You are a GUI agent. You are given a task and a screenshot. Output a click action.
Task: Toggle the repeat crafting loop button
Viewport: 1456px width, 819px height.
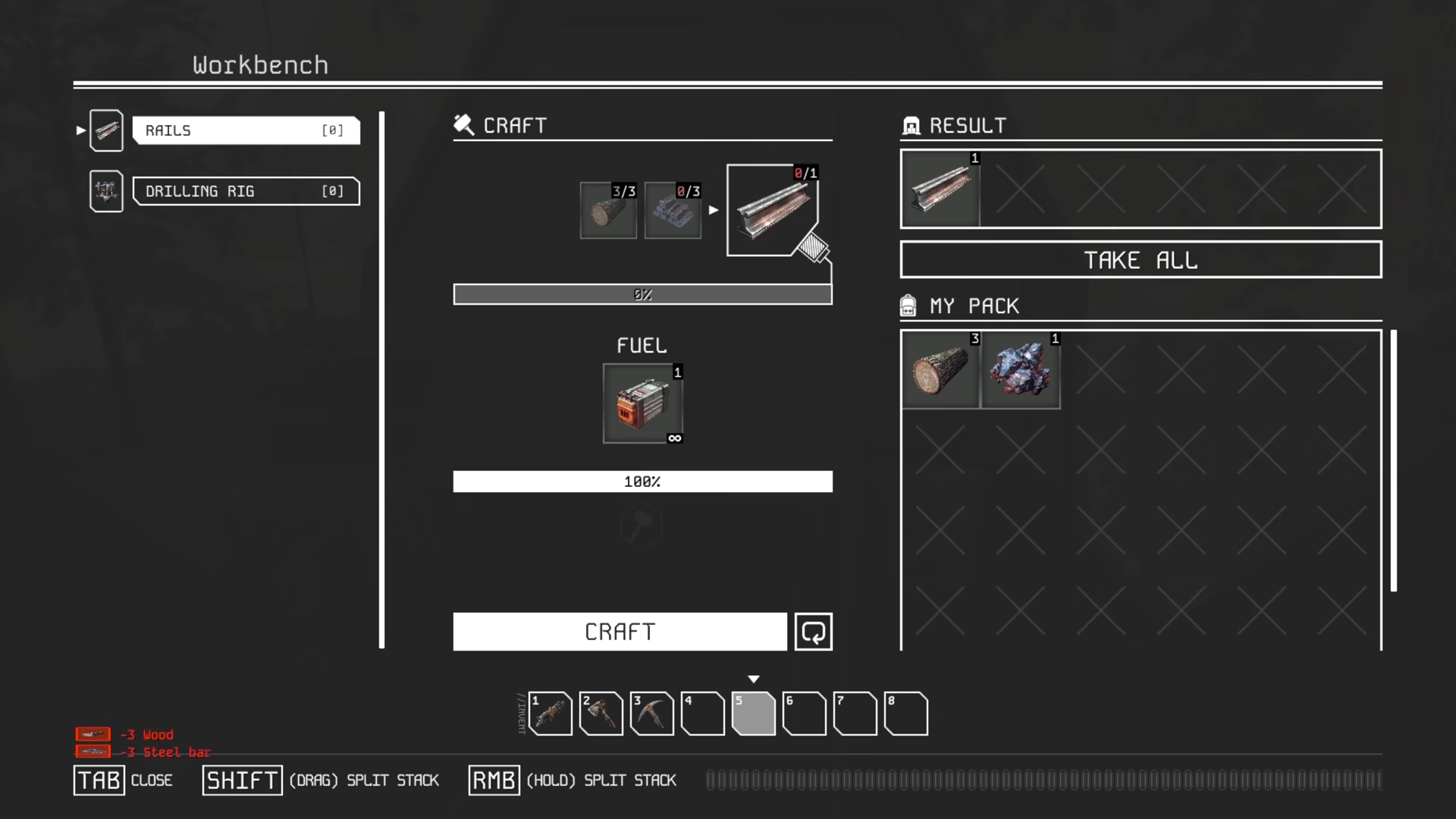813,632
